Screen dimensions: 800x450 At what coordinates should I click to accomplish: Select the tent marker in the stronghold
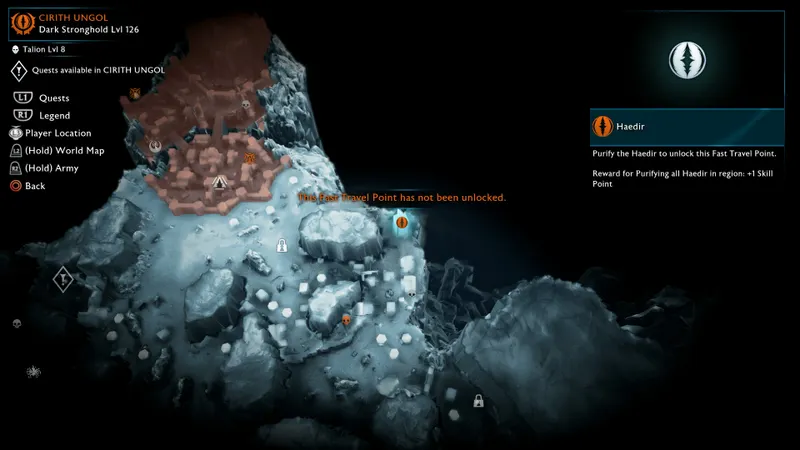point(220,183)
